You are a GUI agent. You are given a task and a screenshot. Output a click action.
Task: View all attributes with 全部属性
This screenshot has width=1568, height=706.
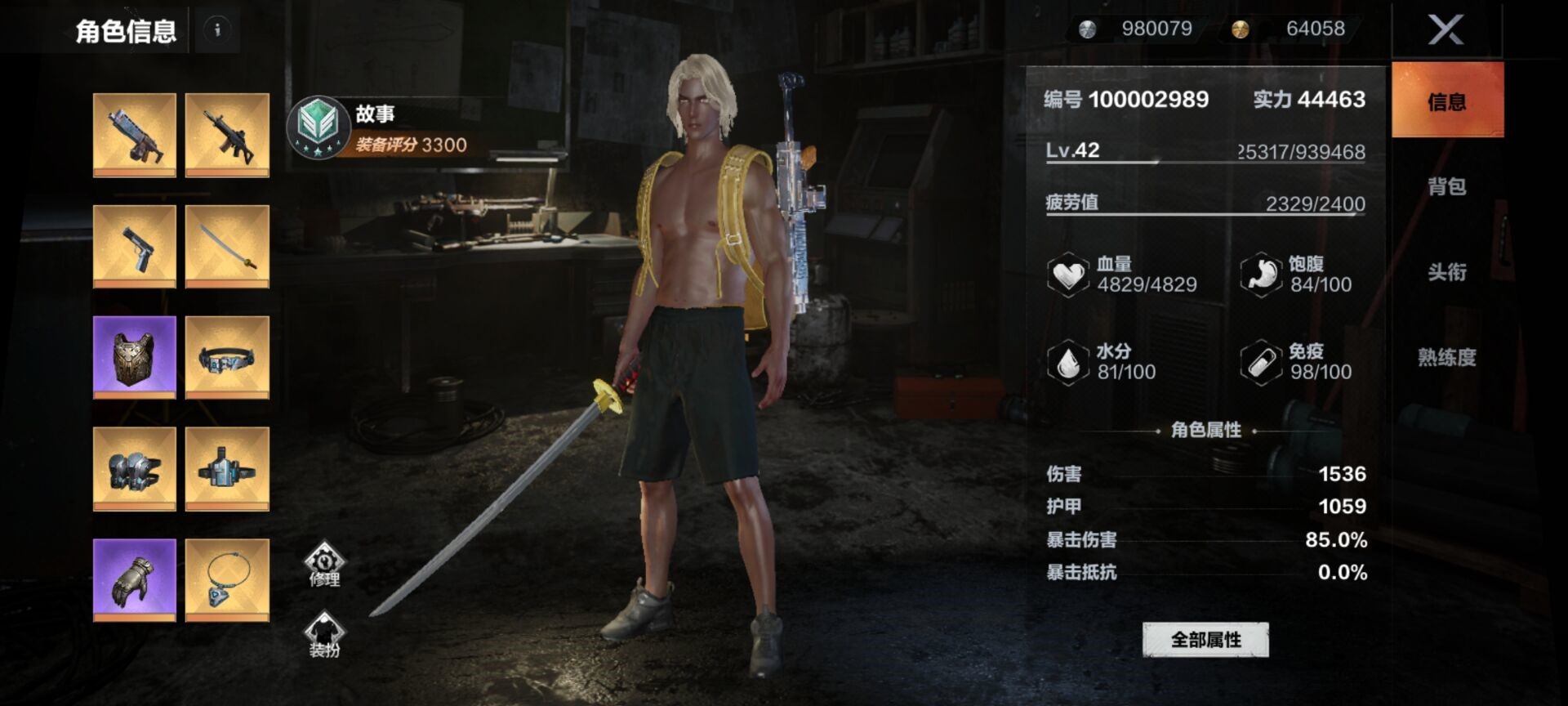click(1205, 640)
